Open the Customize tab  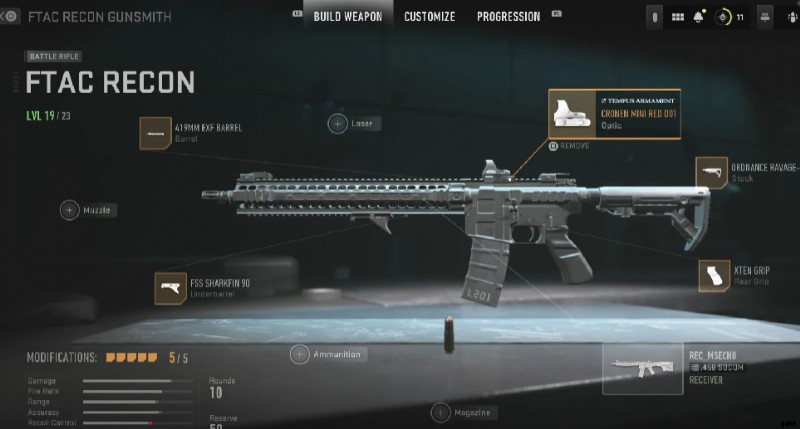click(430, 17)
